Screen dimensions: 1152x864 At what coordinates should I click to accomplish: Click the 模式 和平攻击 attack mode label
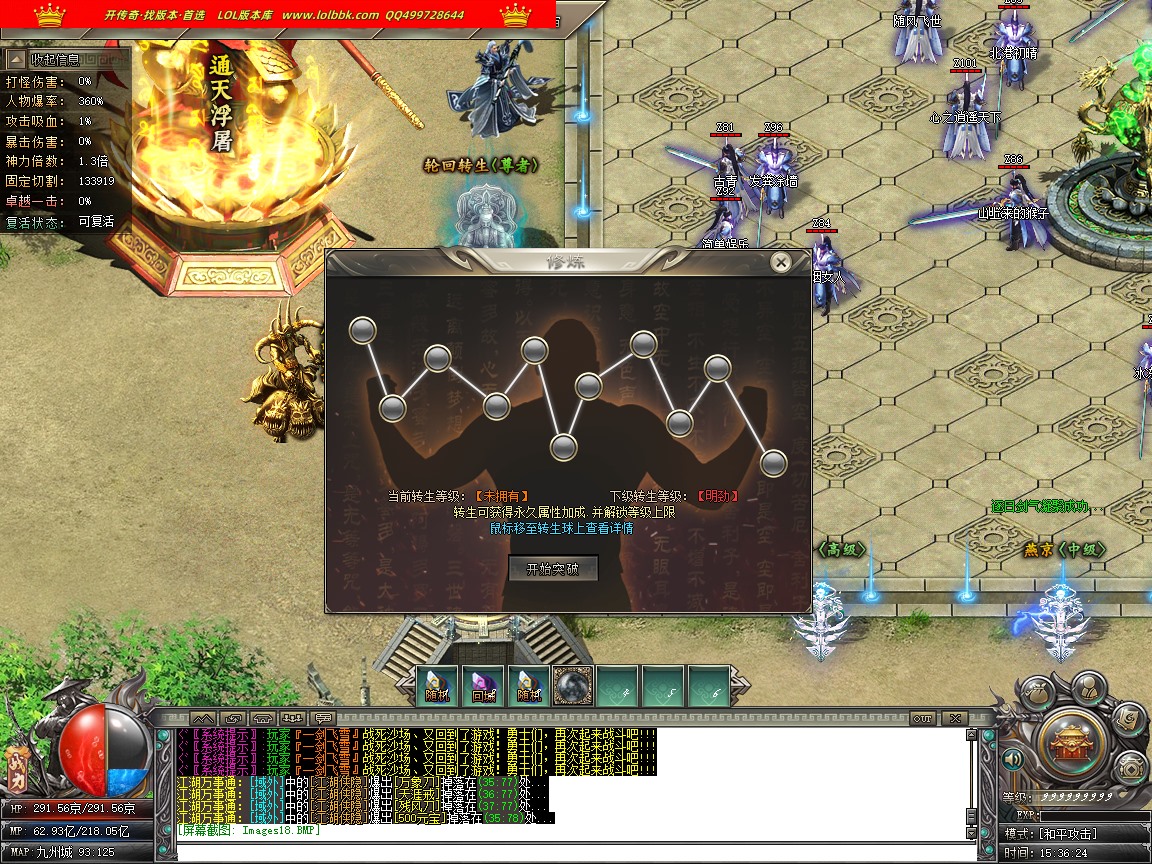(1075, 833)
